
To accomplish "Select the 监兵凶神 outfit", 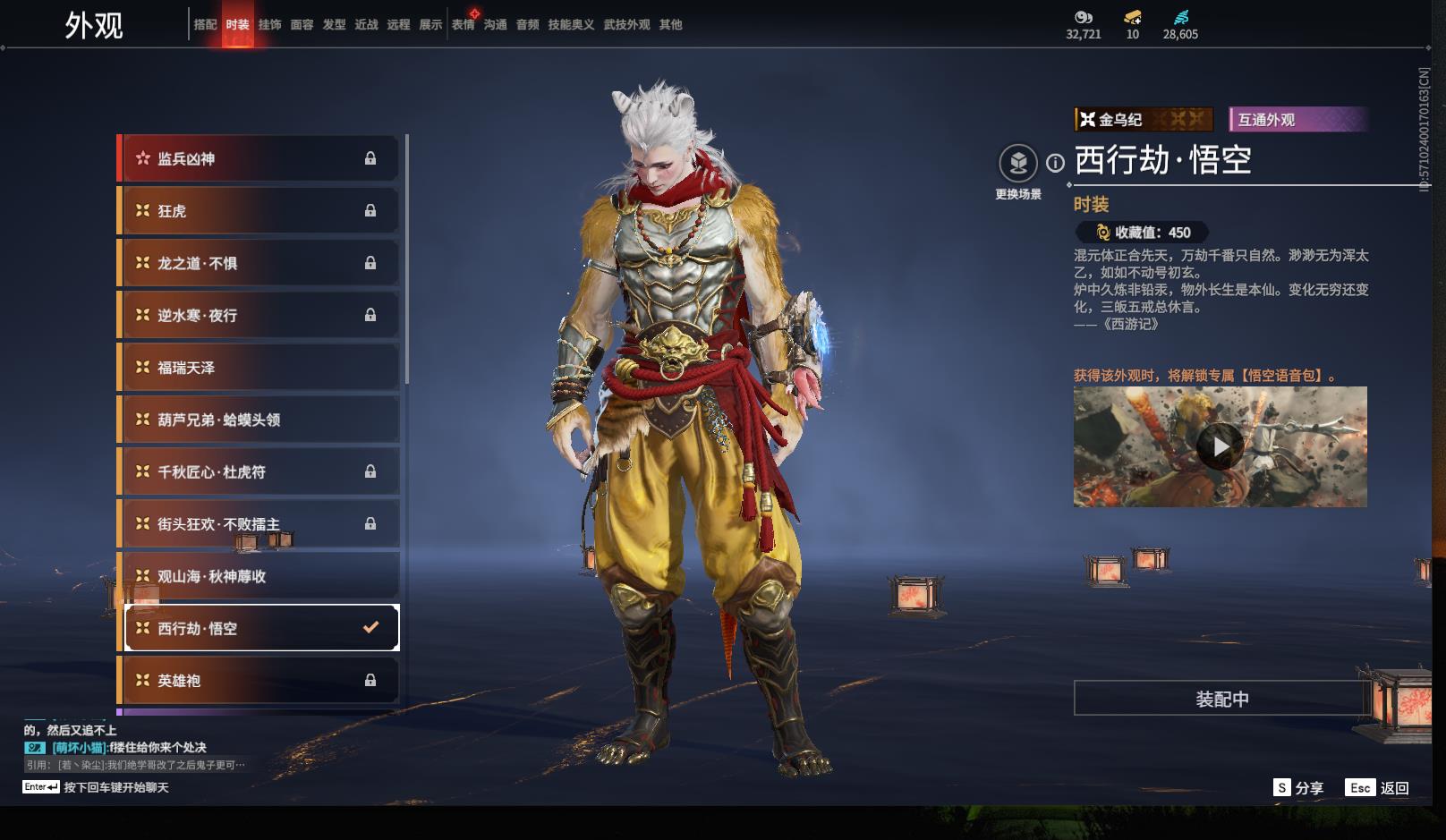I will [258, 159].
